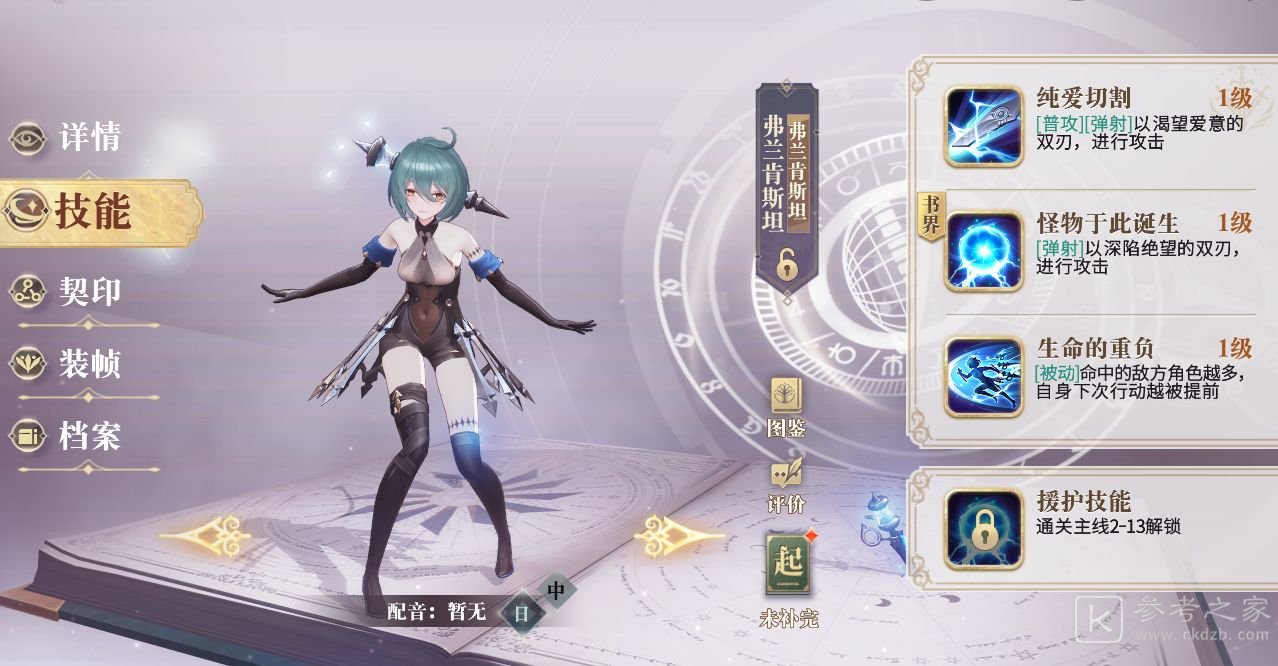Switch voice language to 中
Screen dimensions: 1278x666
[556, 591]
